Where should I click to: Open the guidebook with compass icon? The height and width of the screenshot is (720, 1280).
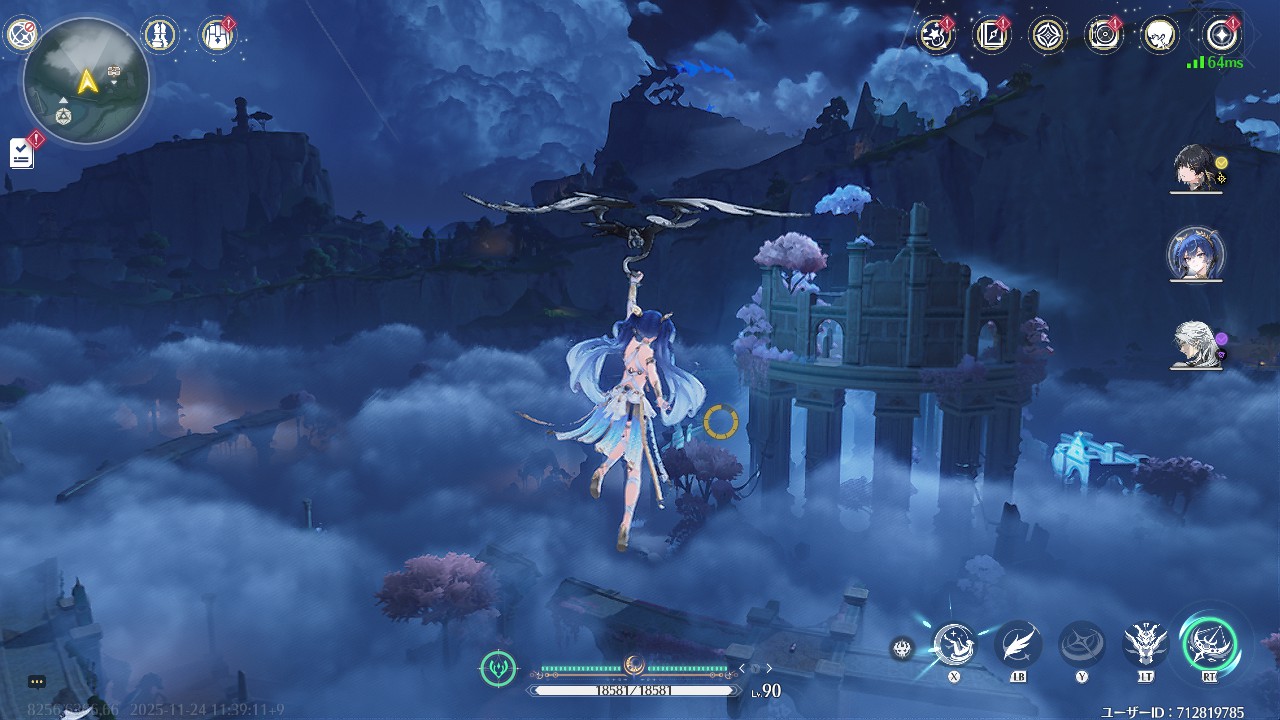click(x=992, y=35)
